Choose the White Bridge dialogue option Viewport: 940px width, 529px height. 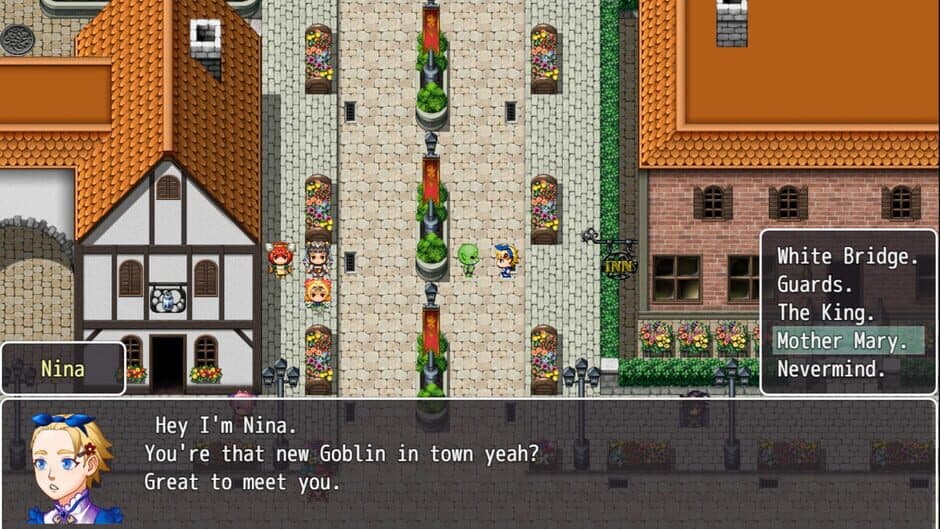[847, 257]
